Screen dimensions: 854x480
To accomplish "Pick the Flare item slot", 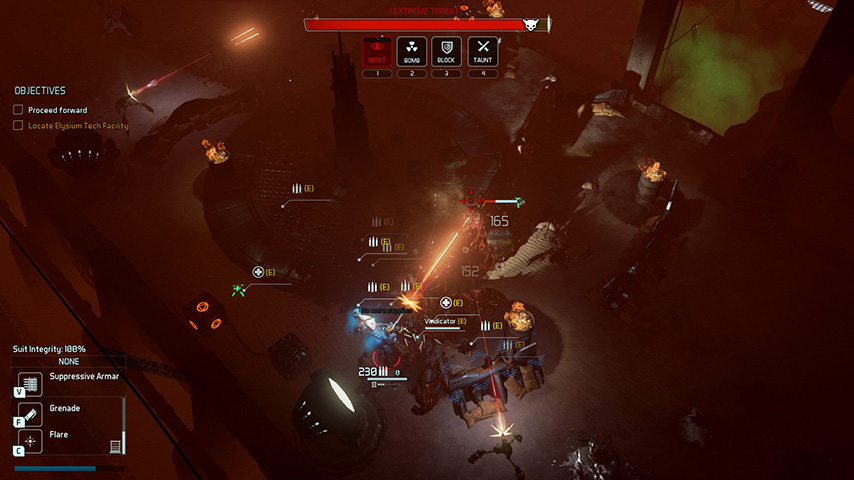I will tap(30, 440).
